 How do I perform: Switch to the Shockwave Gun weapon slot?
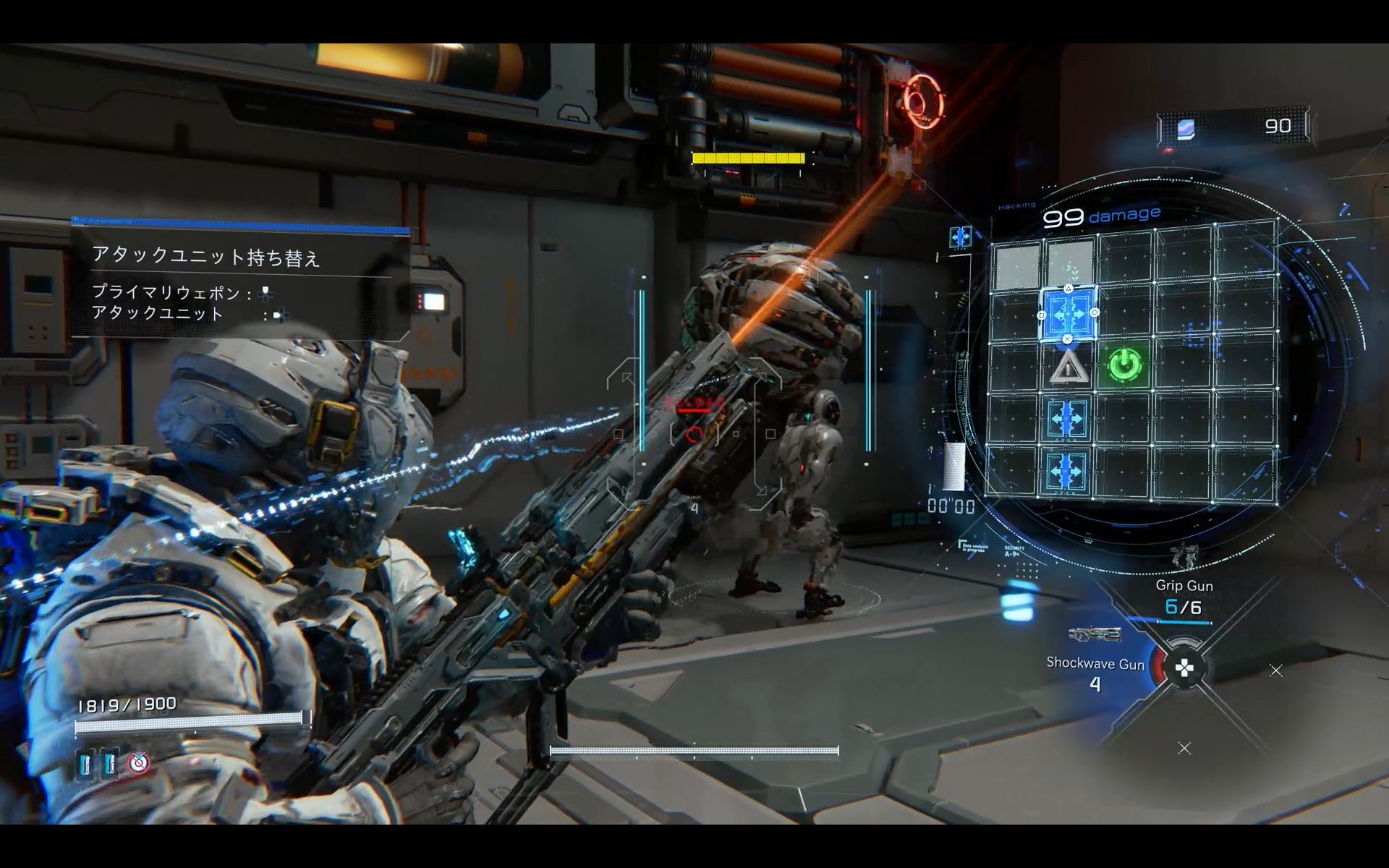tap(1095, 663)
